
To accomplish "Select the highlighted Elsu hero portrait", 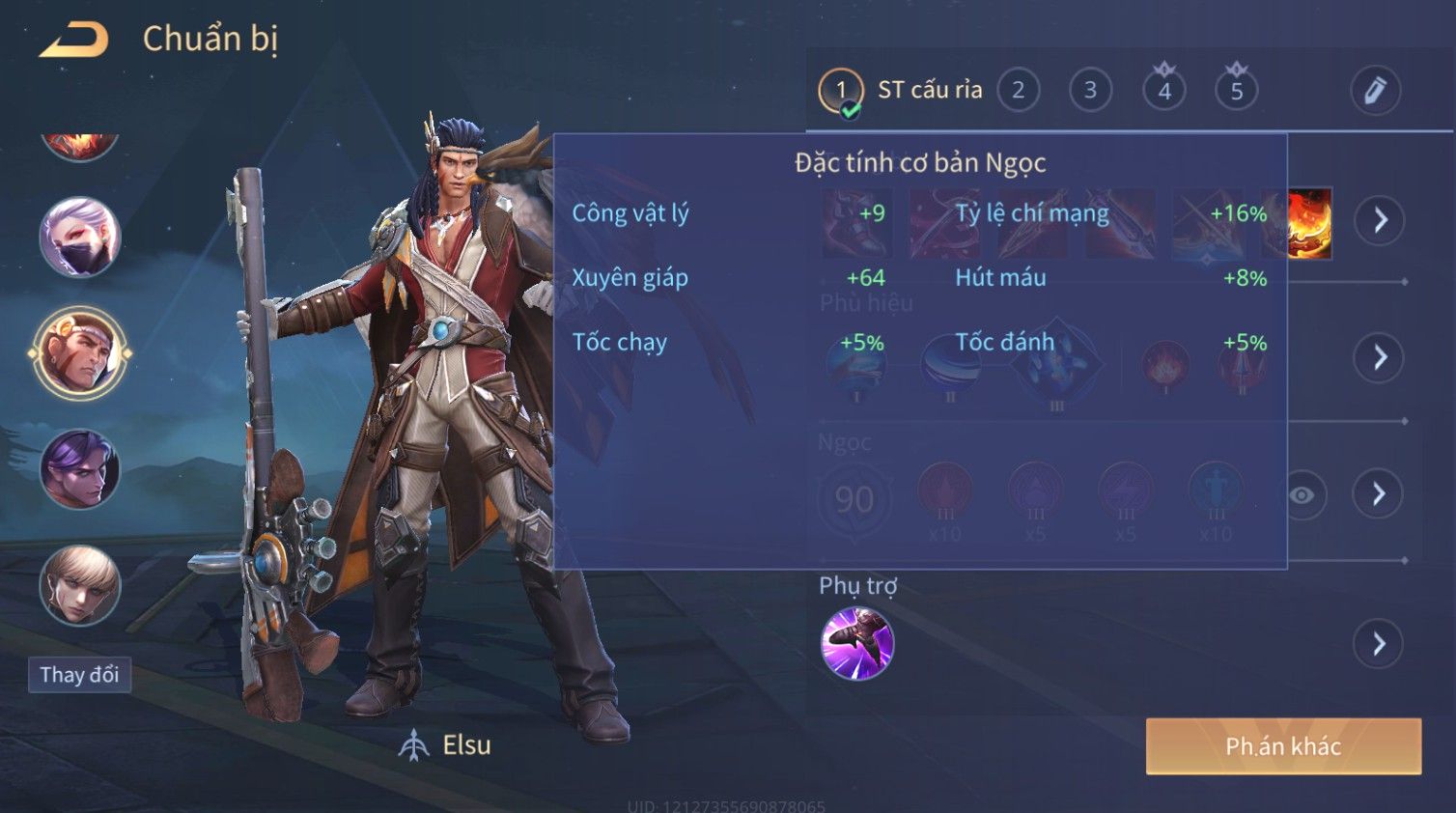I will 80,353.
